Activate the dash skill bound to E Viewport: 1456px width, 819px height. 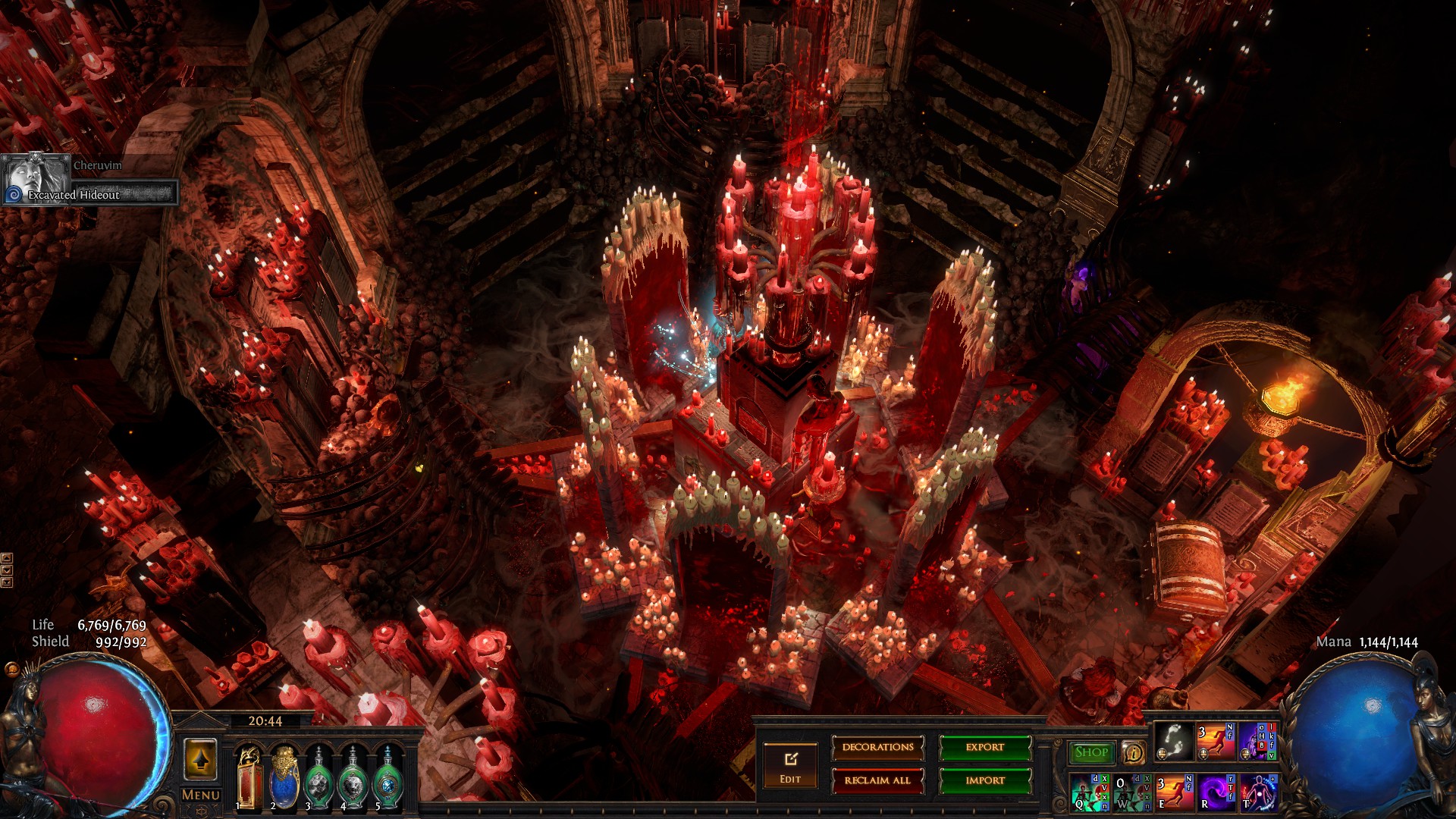(1174, 792)
